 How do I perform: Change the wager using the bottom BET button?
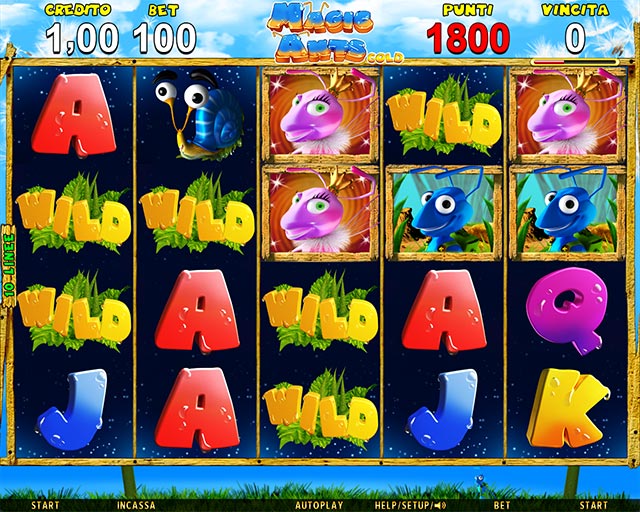(x=502, y=505)
